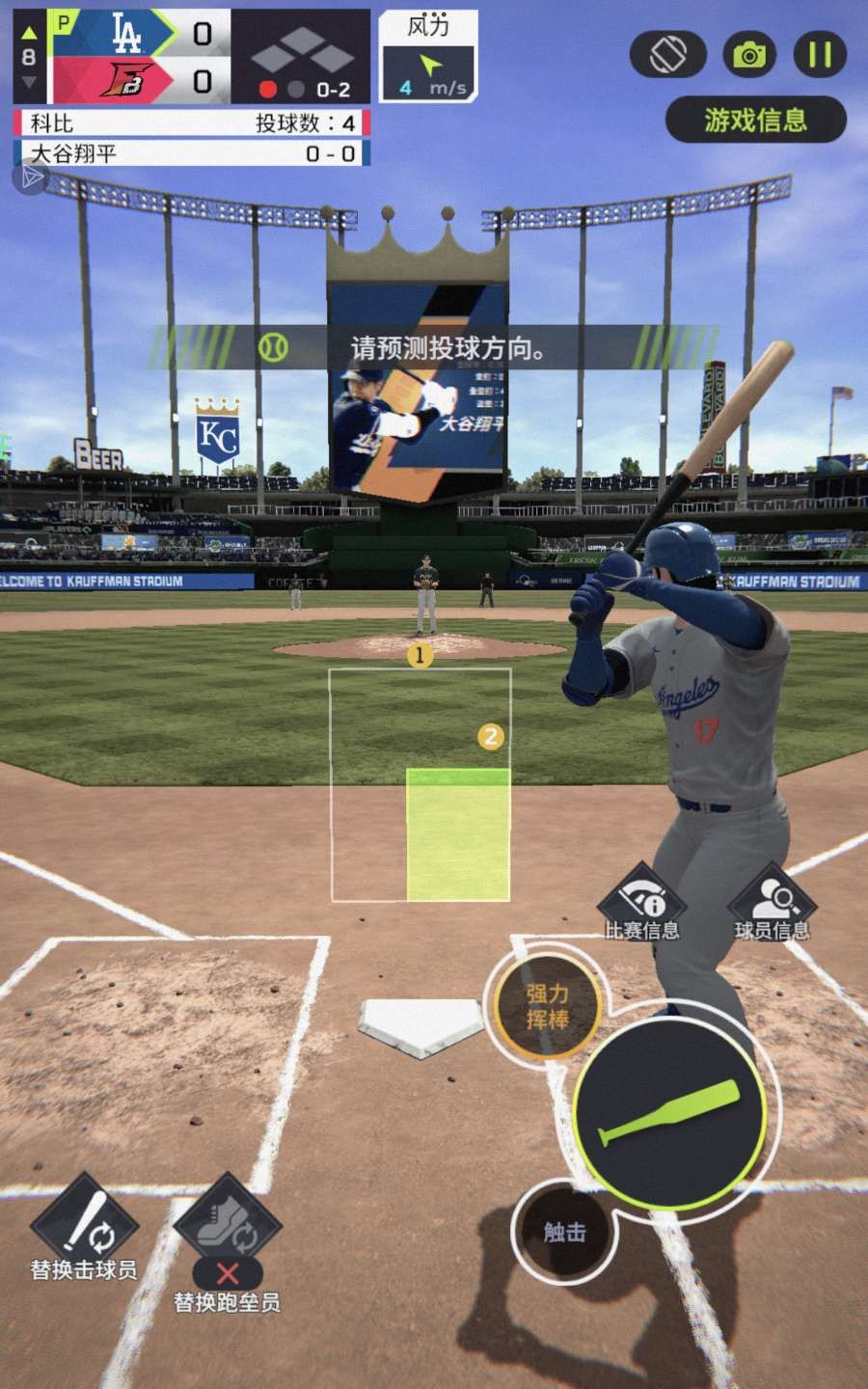This screenshot has height=1389, width=868.
Task: Tap the paper plane icon below the scoreboard
Action: (x=31, y=177)
